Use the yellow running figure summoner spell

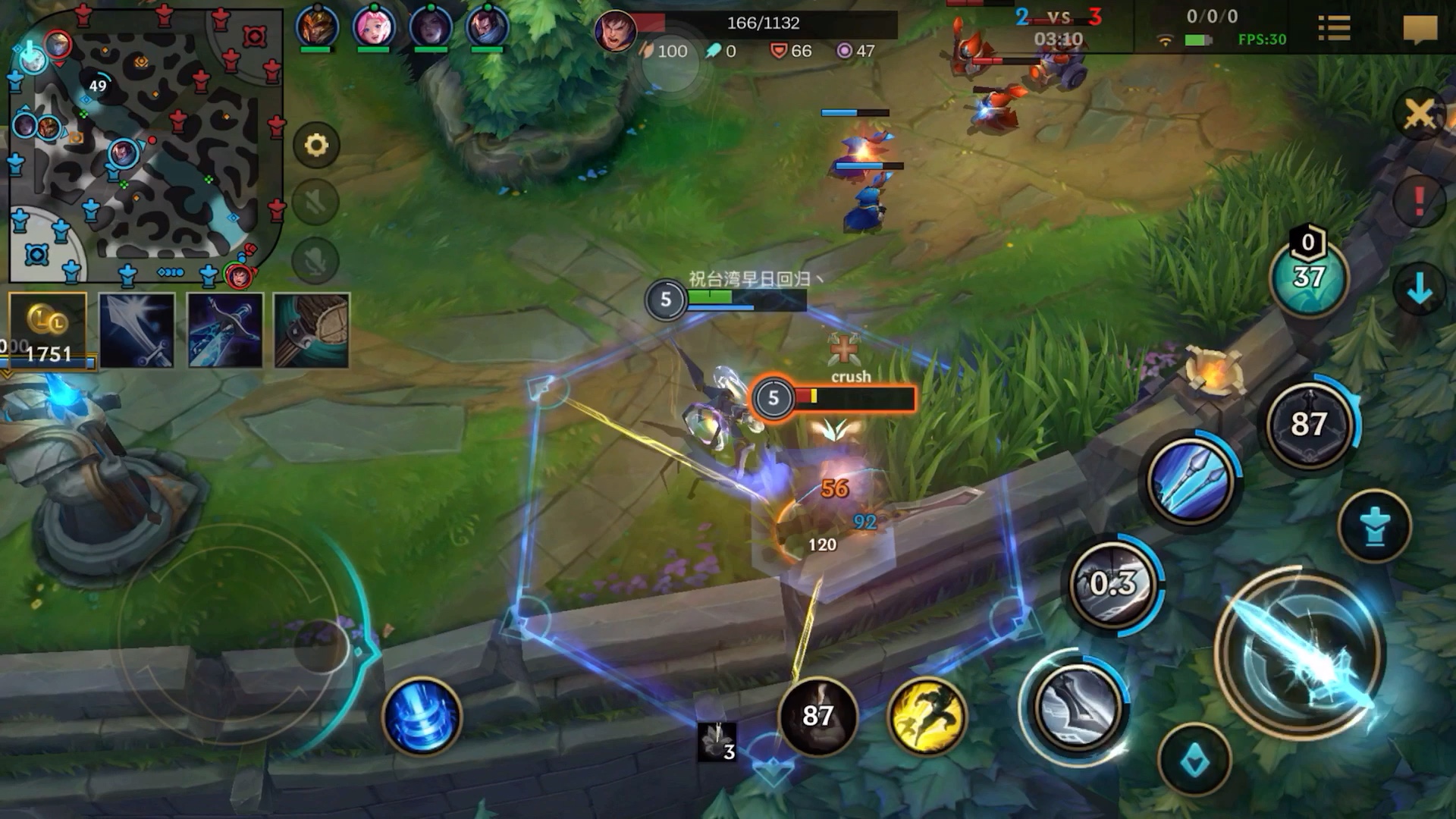[926, 717]
